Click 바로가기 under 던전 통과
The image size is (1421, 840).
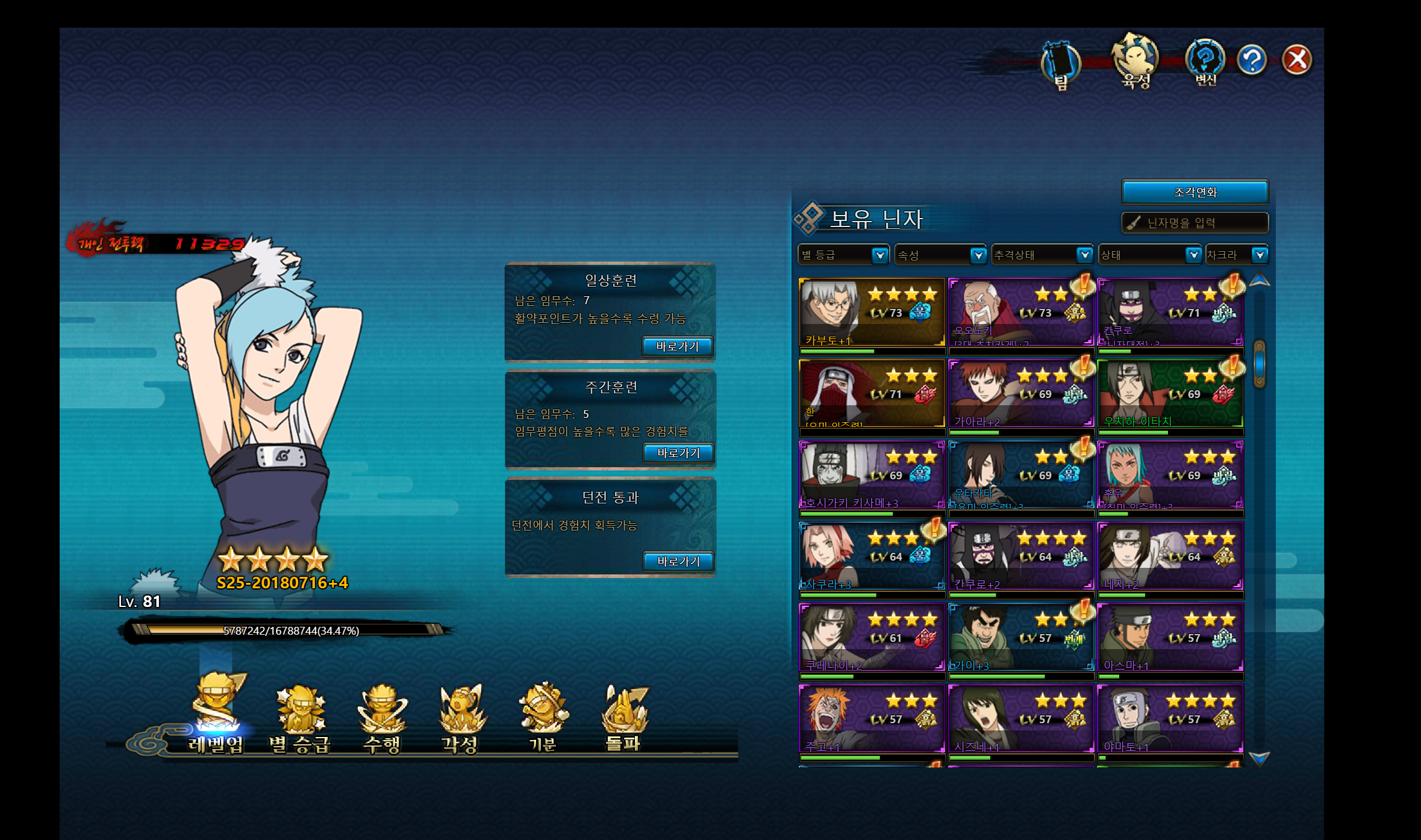pyautogui.click(x=678, y=561)
